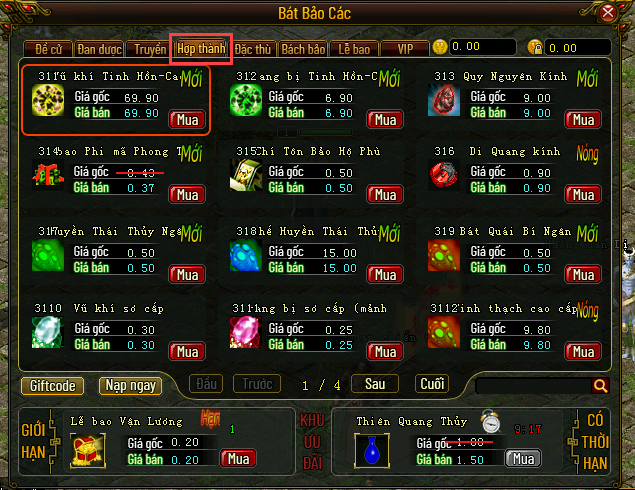Jump to the last page with Cuối
Image resolution: width=635 pixels, height=490 pixels.
(432, 384)
